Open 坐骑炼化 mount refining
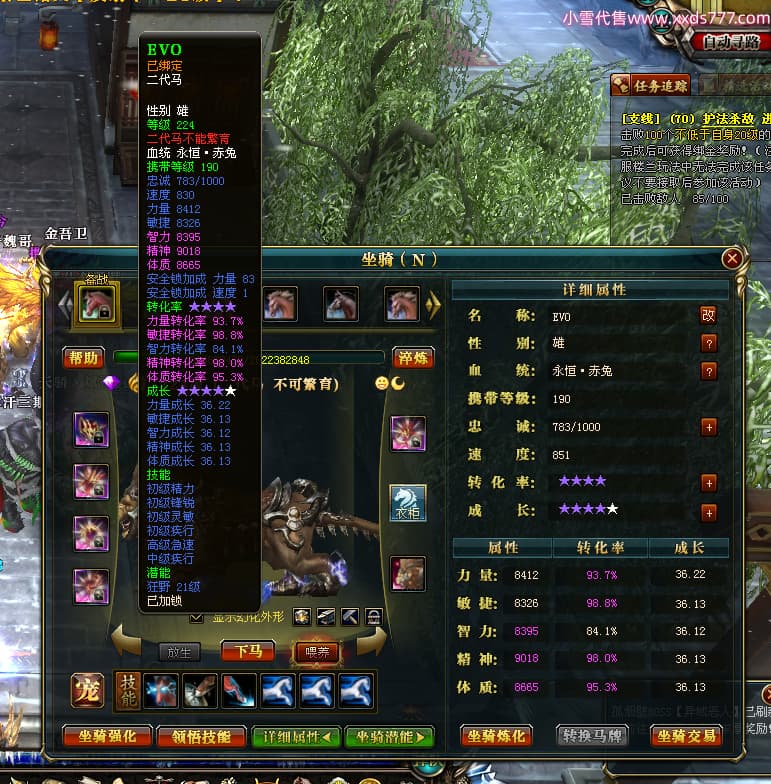Viewport: 771px width, 784px height. (x=496, y=737)
